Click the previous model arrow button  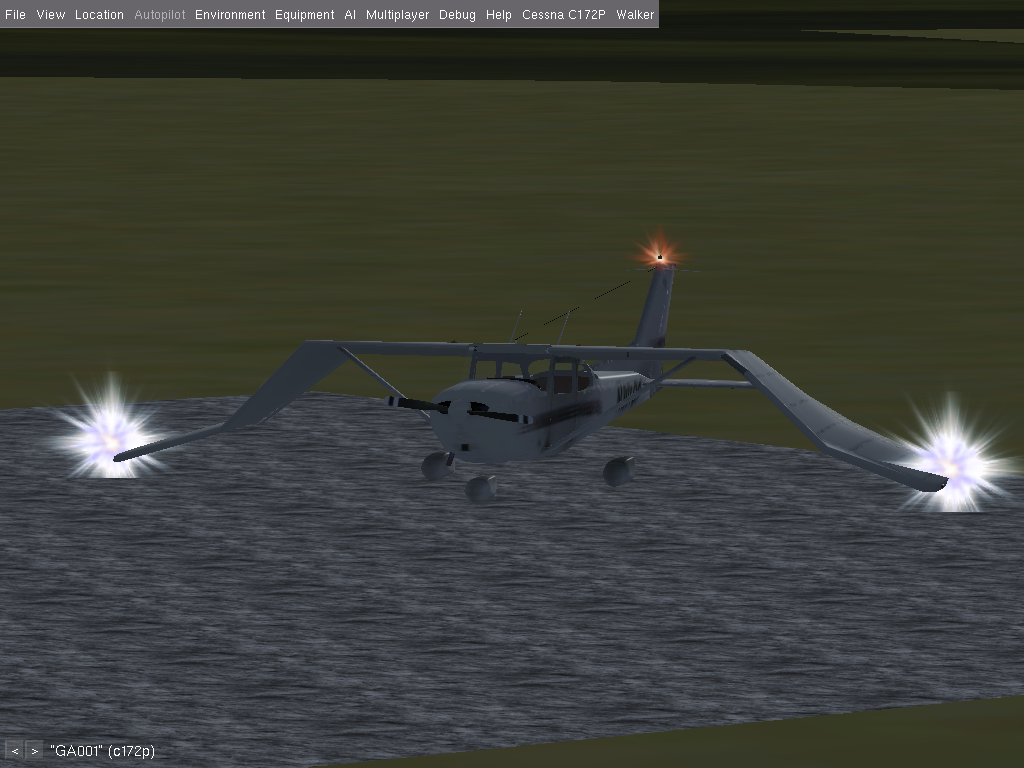[x=15, y=750]
